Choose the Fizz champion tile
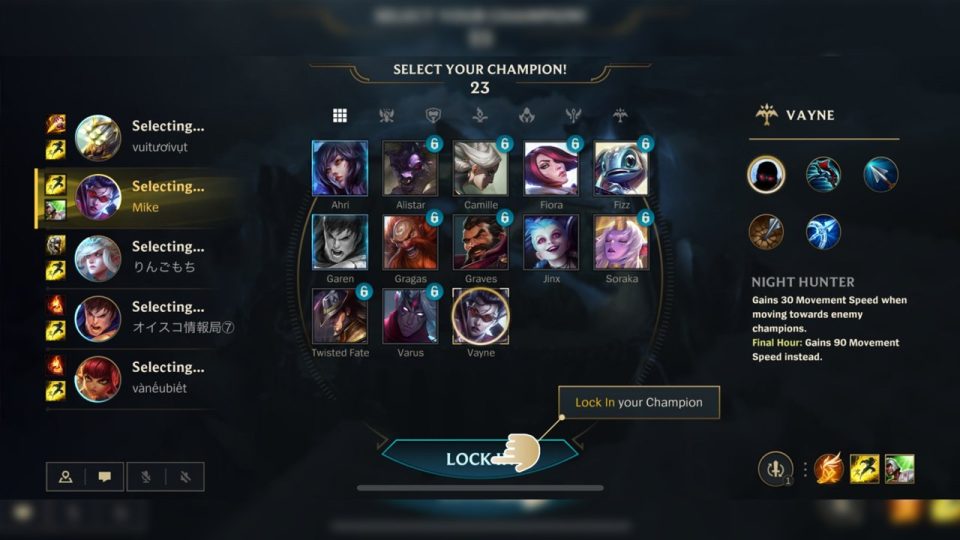 point(621,168)
